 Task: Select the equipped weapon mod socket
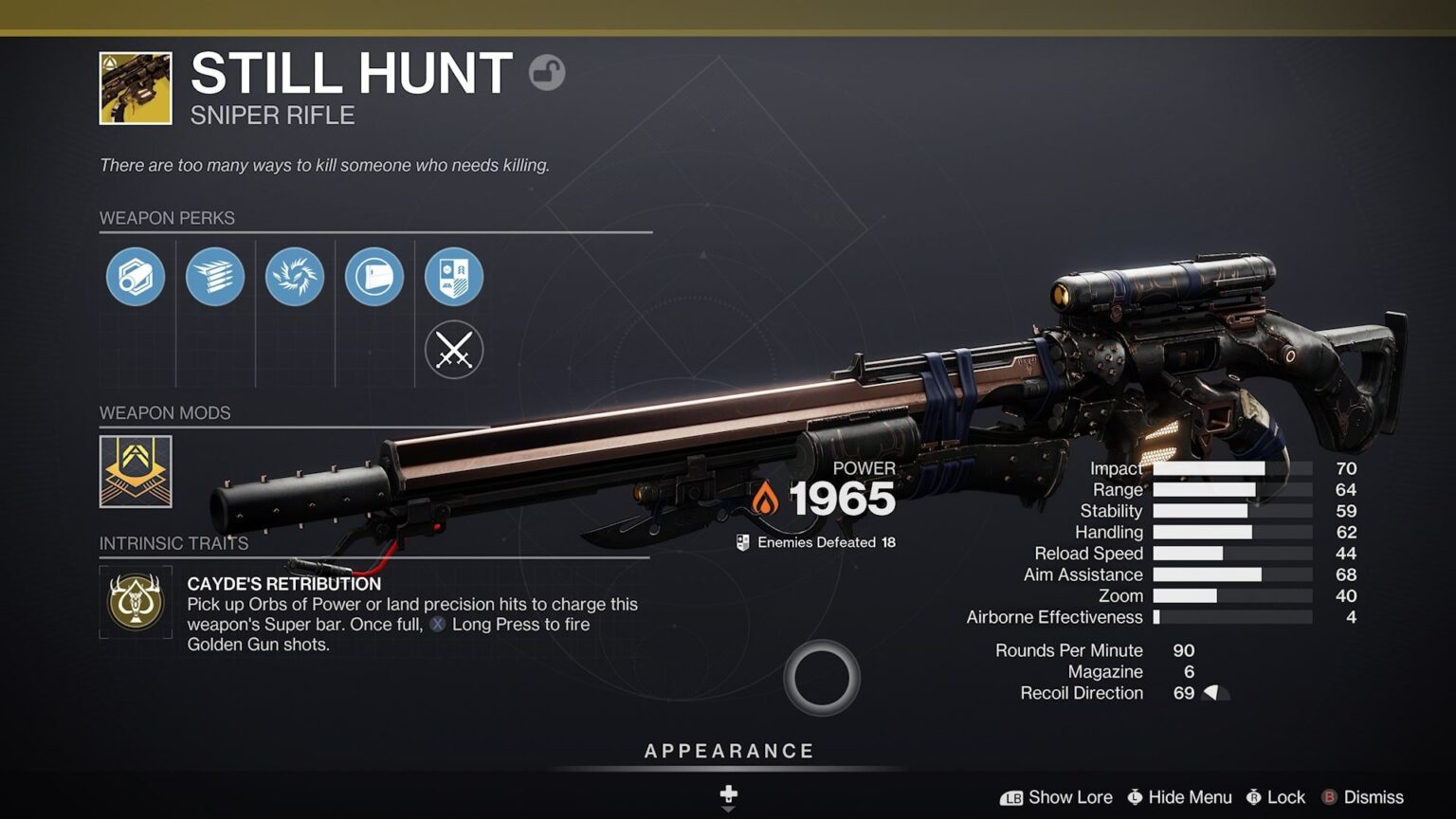tap(136, 471)
